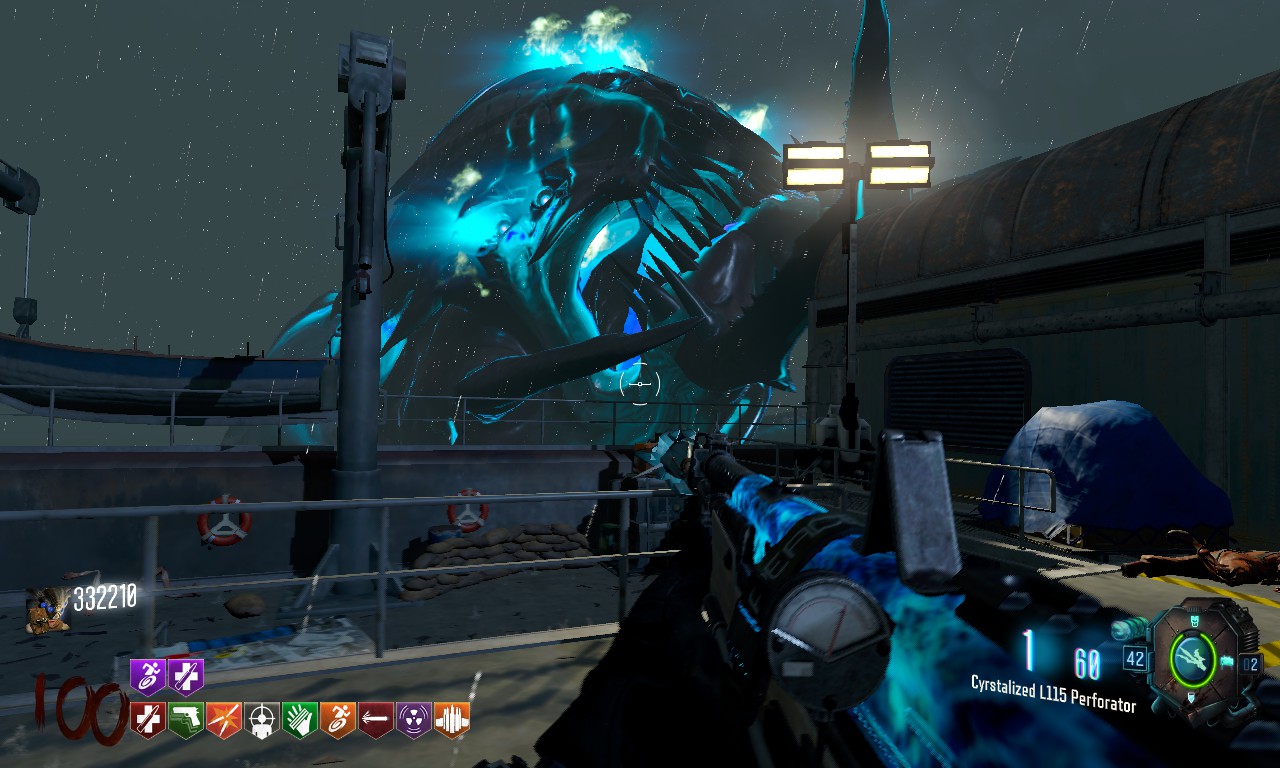Toggle the left-arrow perk icon
This screenshot has height=768, width=1280.
376,717
